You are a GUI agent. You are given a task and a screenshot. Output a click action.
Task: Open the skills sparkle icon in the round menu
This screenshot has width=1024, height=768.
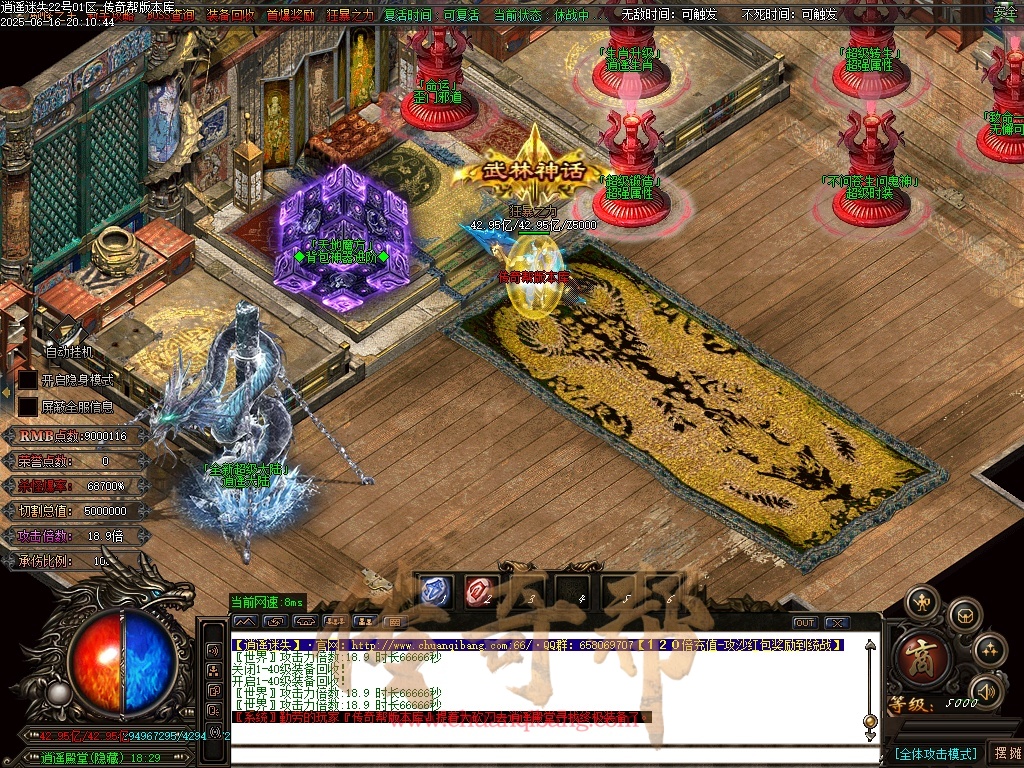[988, 650]
